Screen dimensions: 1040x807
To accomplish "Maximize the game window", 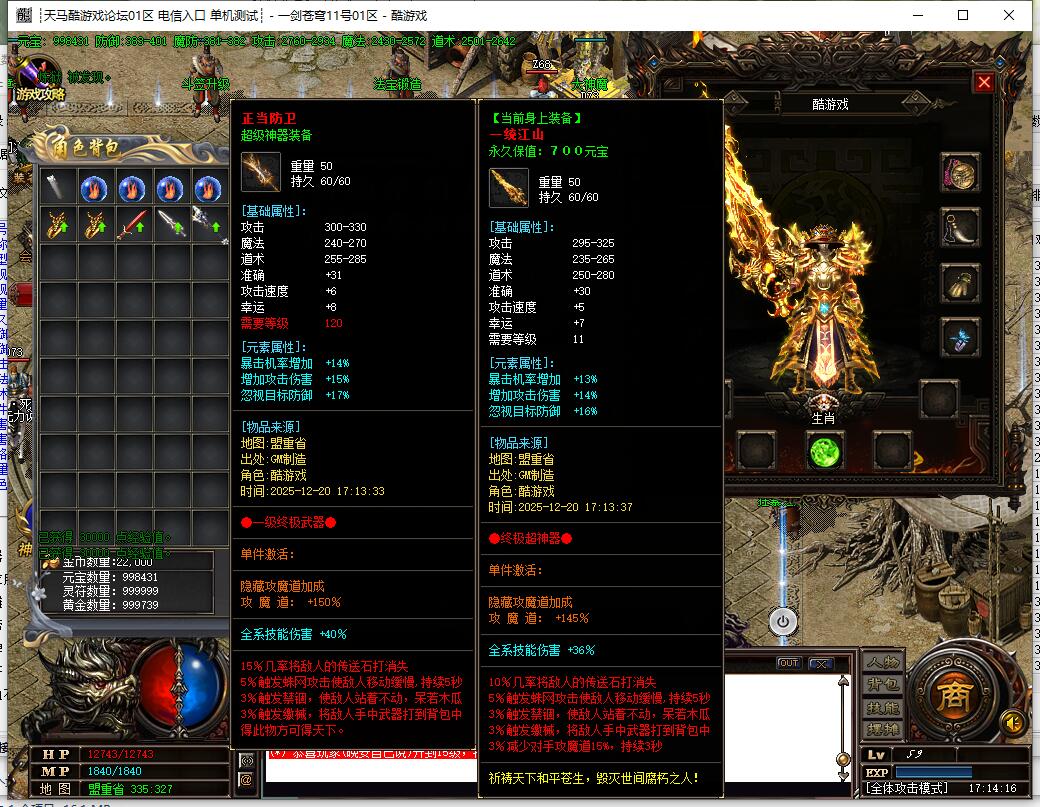I will click(963, 15).
